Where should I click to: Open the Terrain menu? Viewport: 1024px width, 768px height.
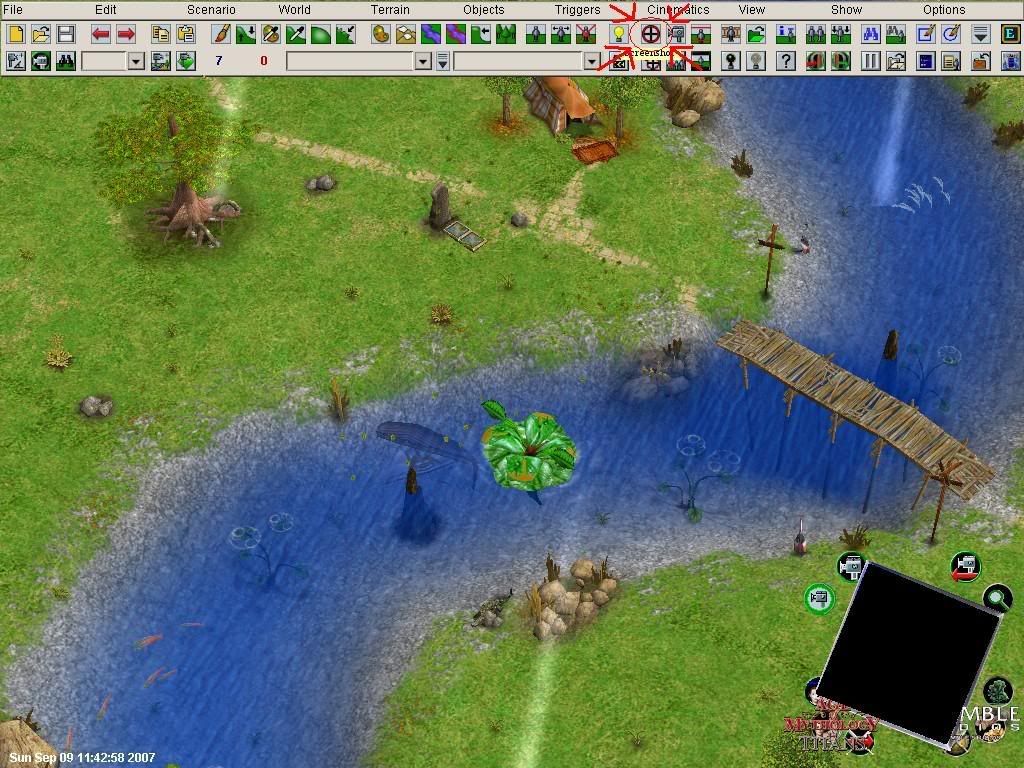click(390, 10)
